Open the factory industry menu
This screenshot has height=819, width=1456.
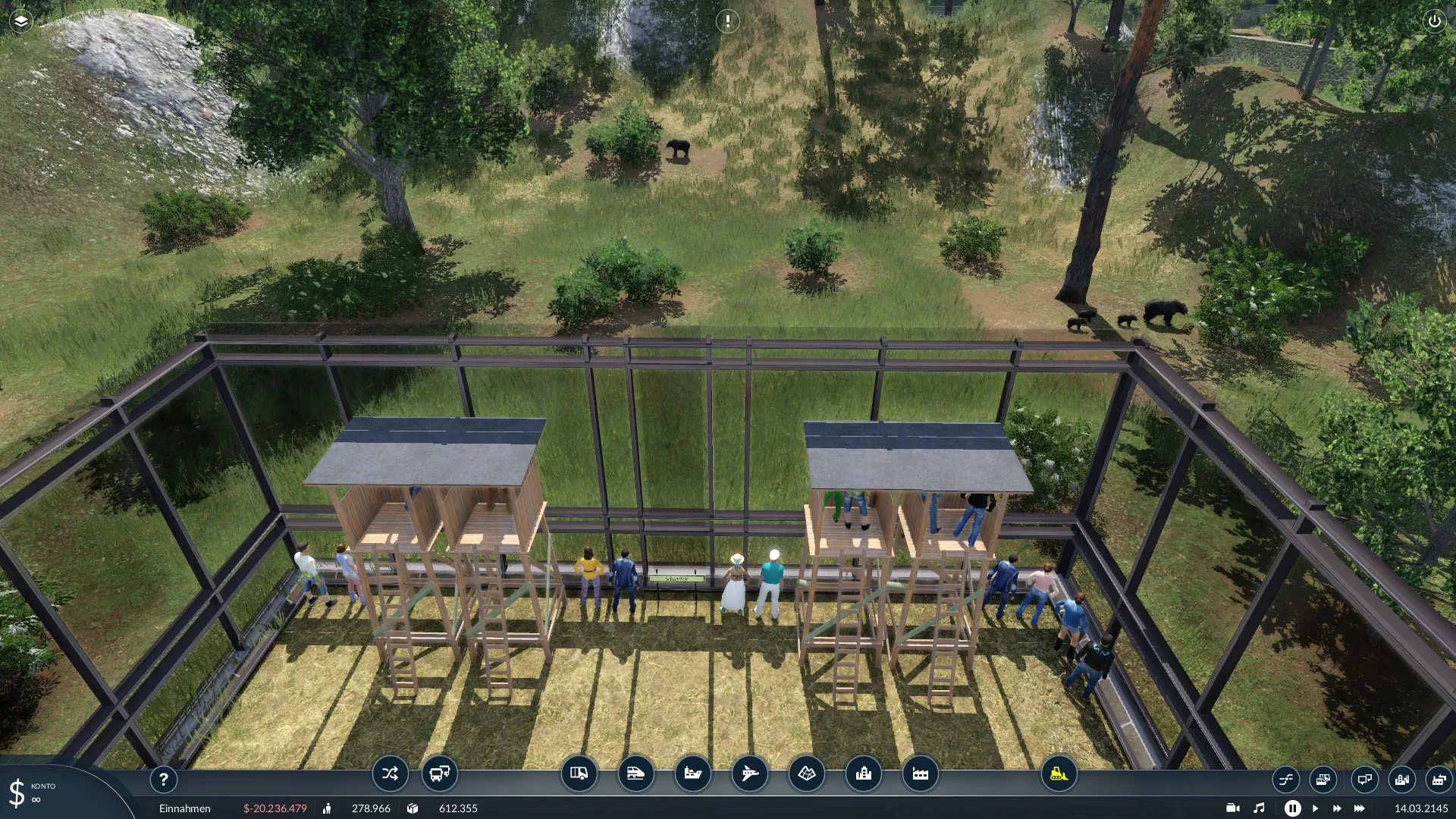tap(920, 774)
